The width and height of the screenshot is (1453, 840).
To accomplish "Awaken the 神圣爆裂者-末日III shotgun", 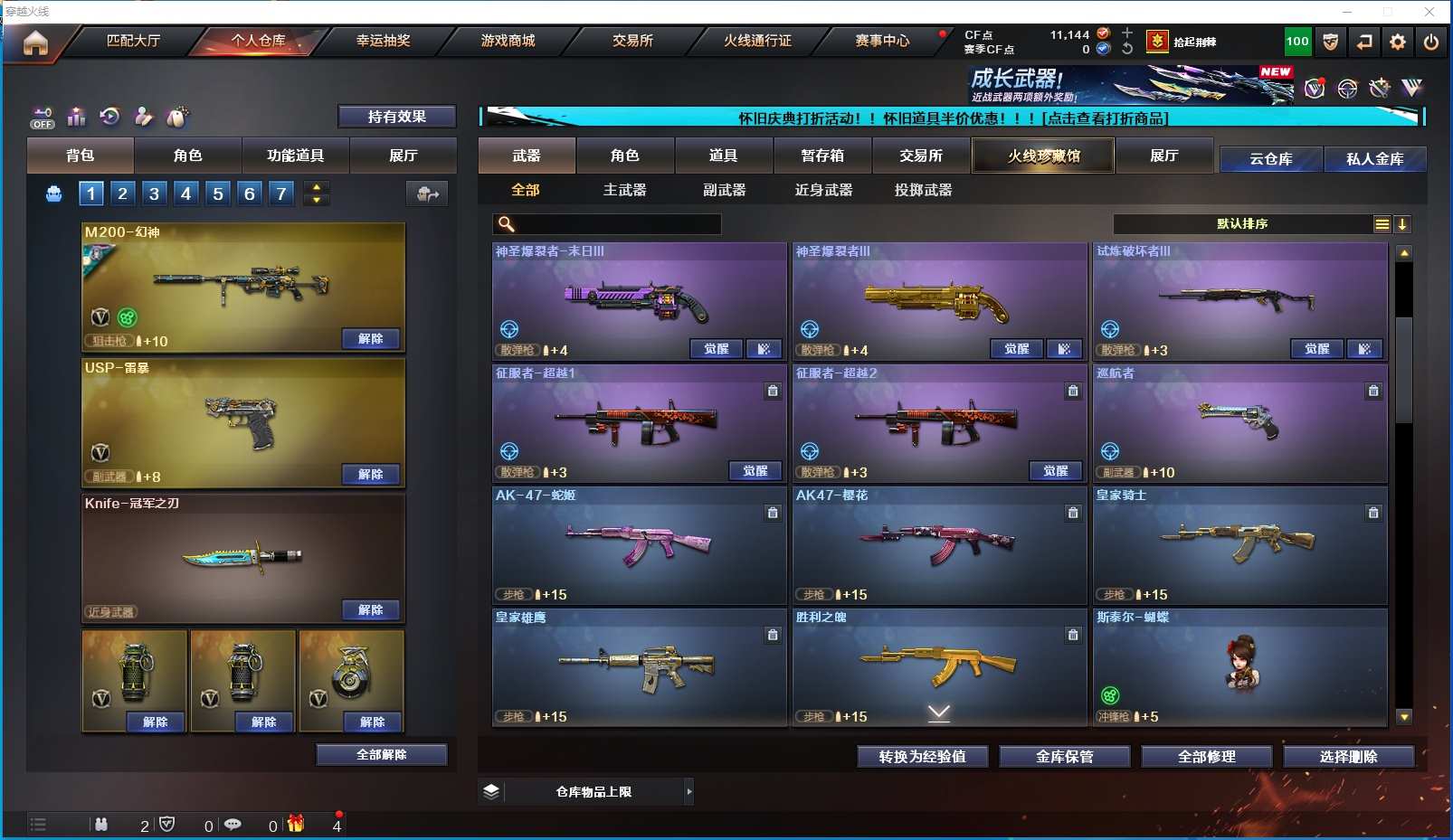I will point(716,349).
